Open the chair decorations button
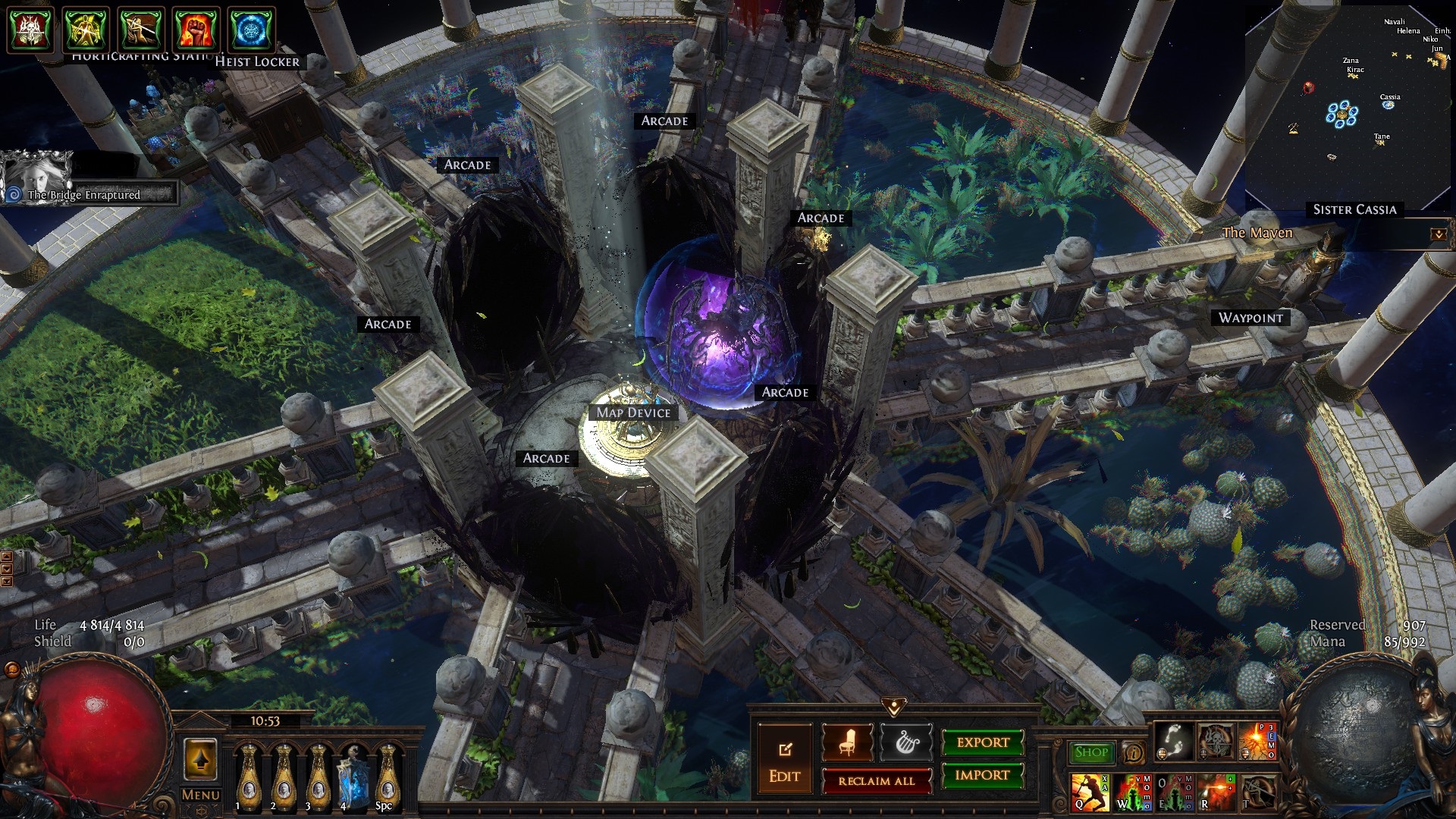 tap(847, 742)
